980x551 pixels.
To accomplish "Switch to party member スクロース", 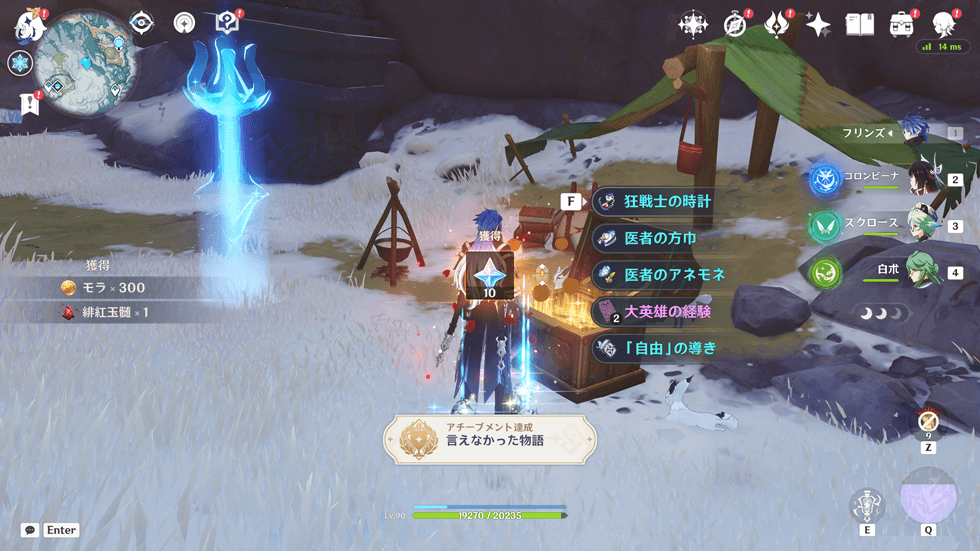I will (920, 224).
